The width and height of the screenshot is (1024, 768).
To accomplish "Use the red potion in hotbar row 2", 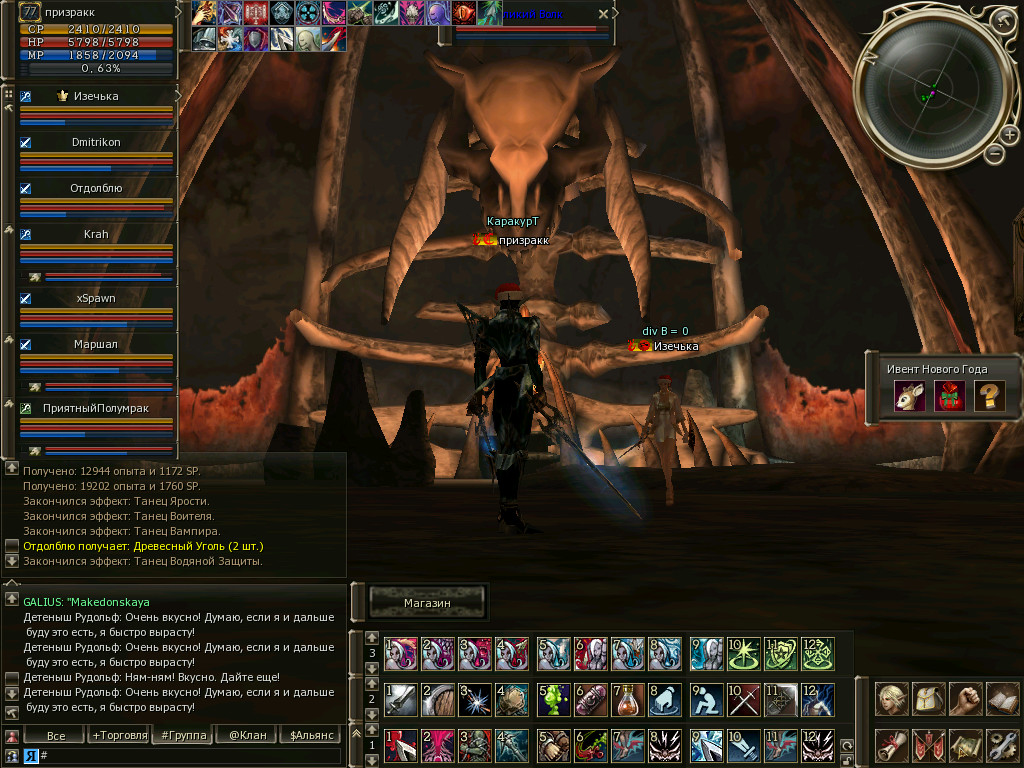I will (x=628, y=700).
